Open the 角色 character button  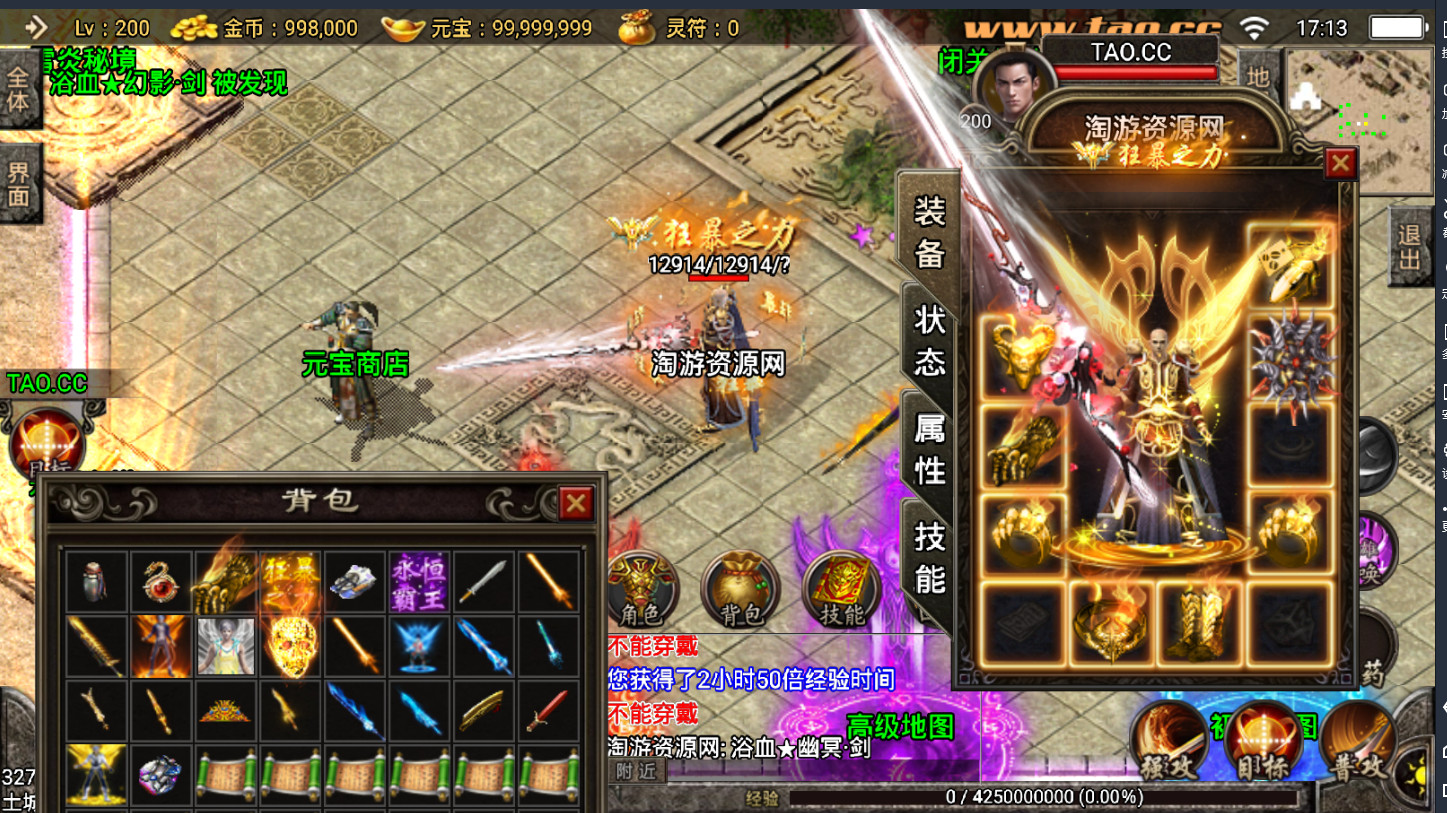pos(641,589)
